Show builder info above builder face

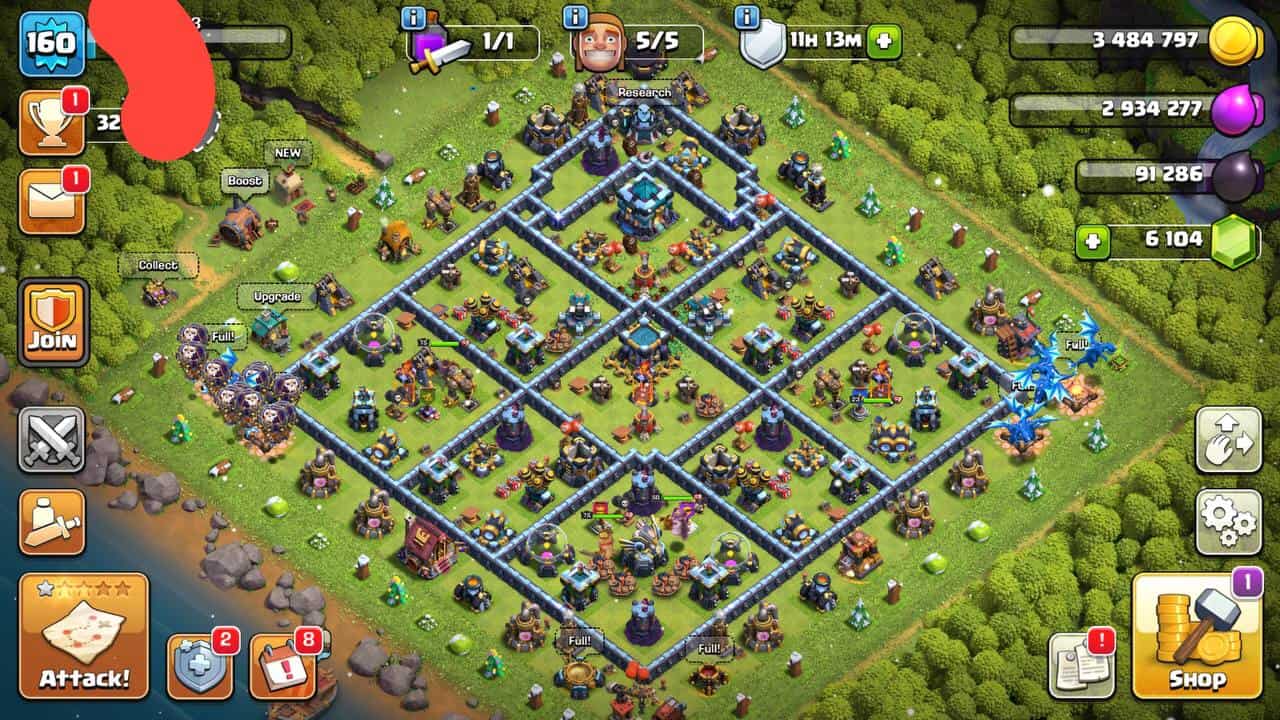click(x=575, y=17)
